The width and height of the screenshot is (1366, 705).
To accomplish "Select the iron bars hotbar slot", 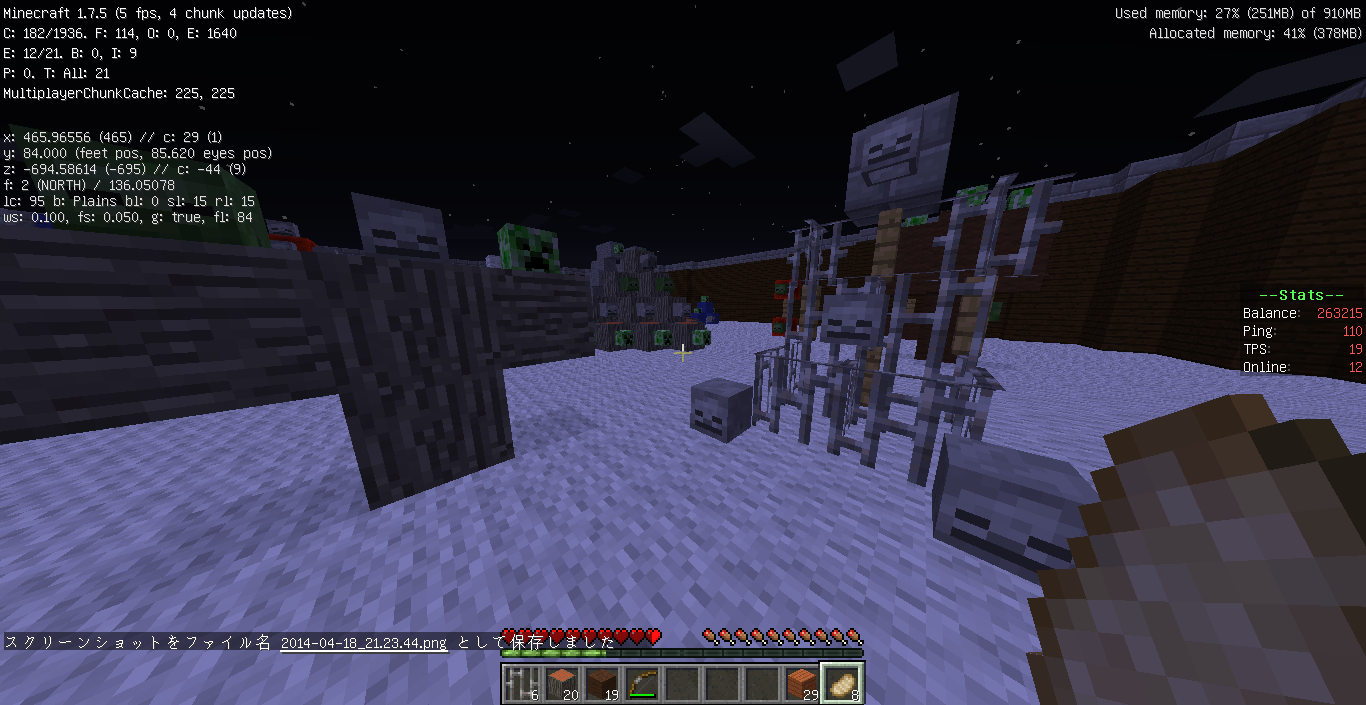I will point(520,684).
